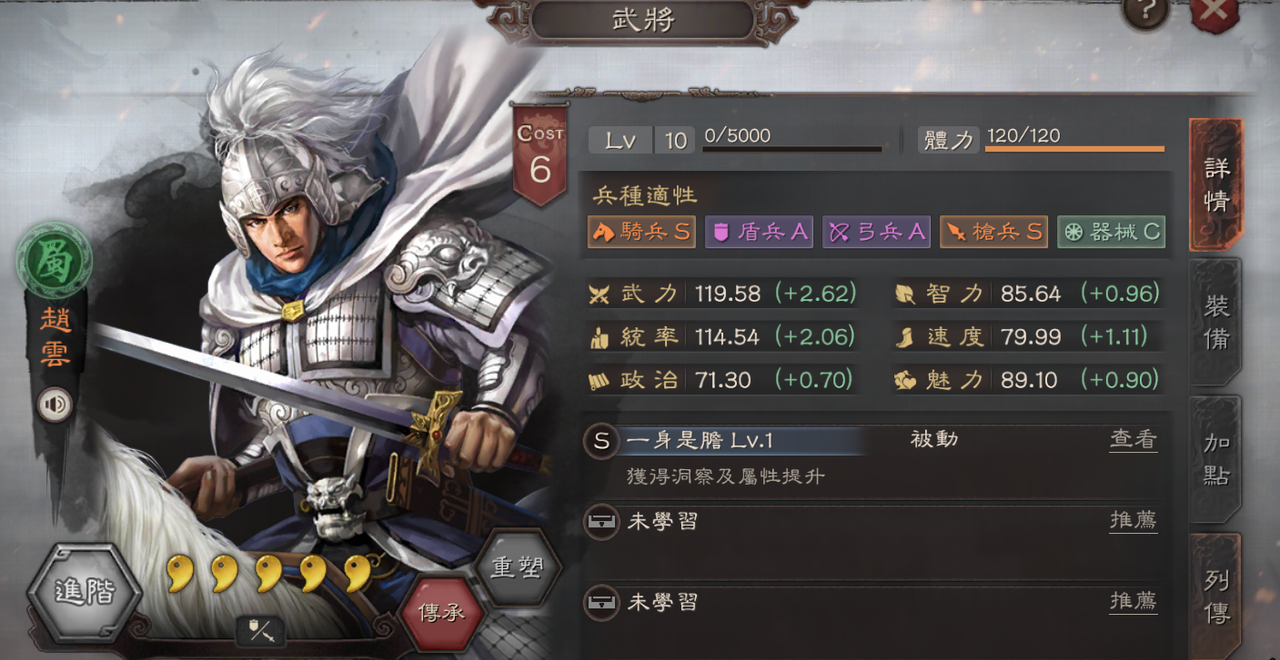View details of skill 一身是膽
The height and width of the screenshot is (660, 1280).
[x=1133, y=440]
